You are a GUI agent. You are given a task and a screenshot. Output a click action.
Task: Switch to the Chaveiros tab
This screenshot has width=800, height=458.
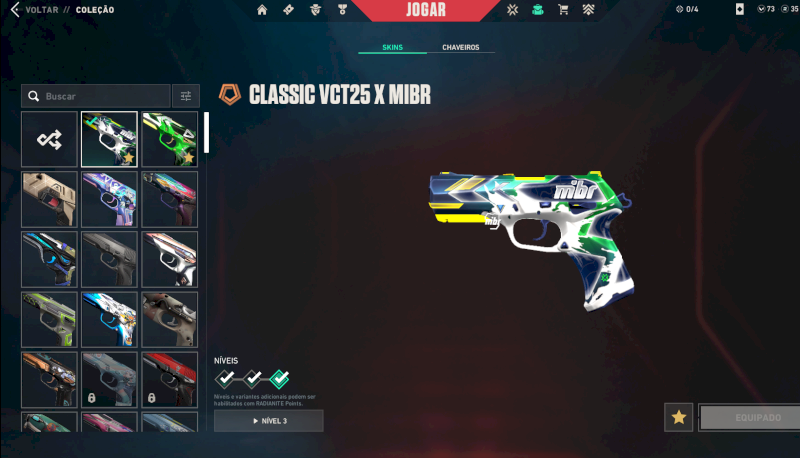click(460, 47)
